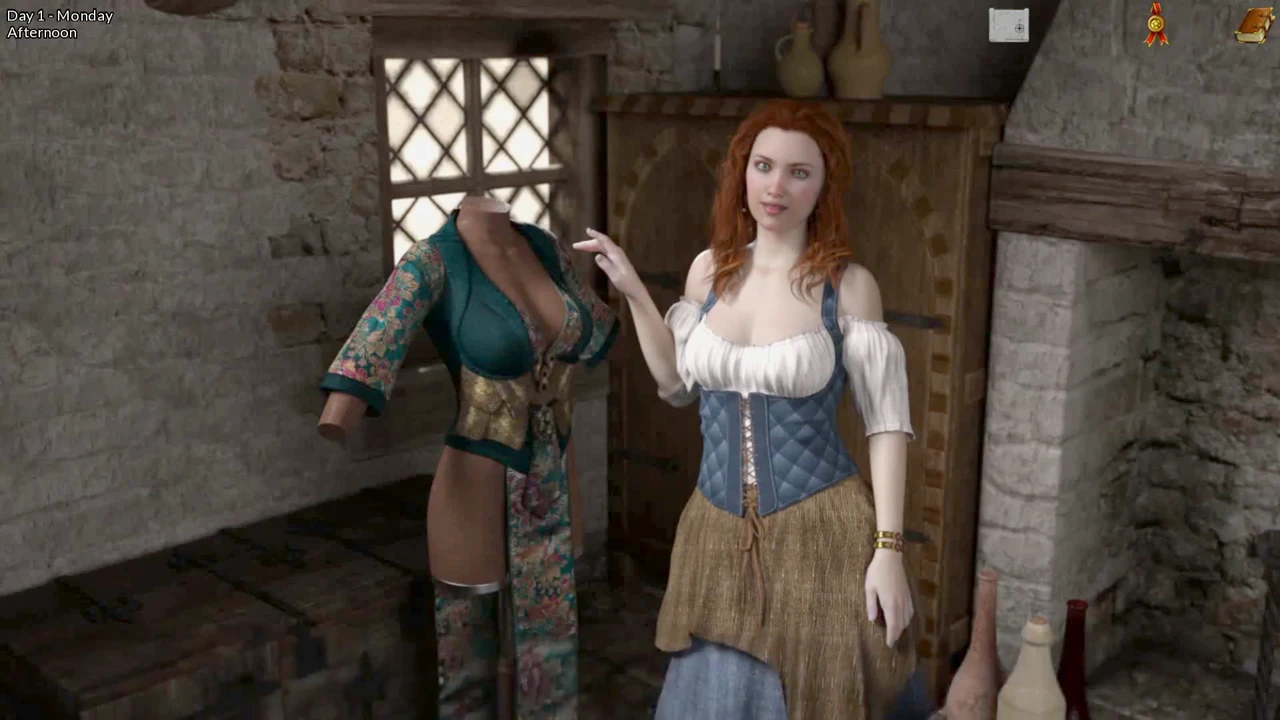Open the parchment map icon
The width and height of the screenshot is (1280, 720).
1008,26
